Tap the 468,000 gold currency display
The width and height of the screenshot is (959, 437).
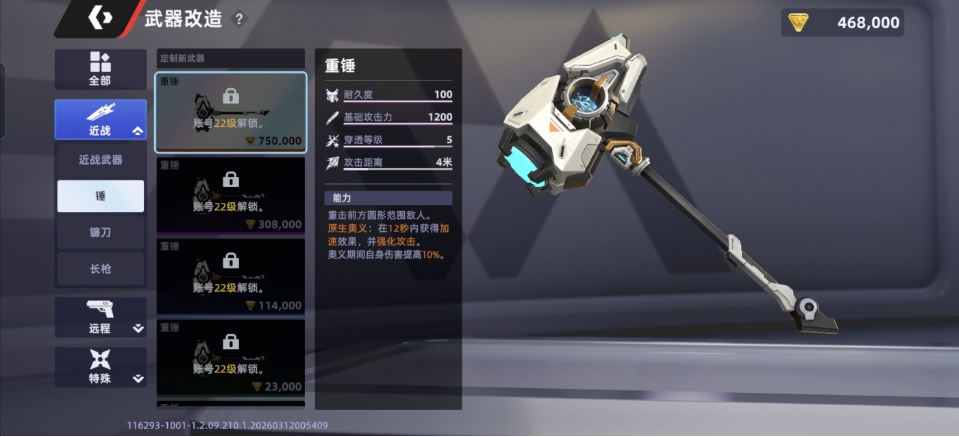click(842, 22)
